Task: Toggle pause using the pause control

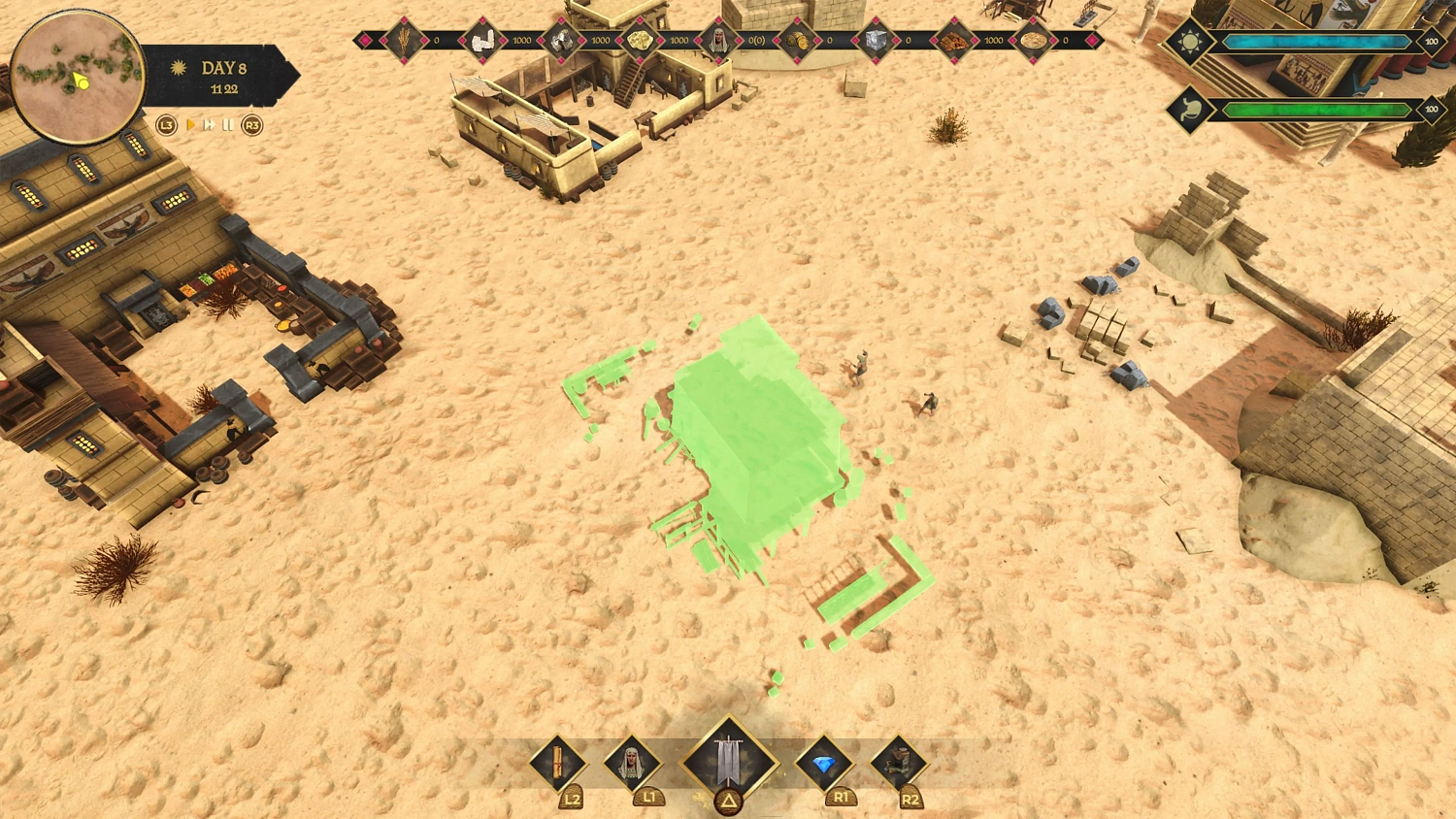Action: pyautogui.click(x=228, y=125)
